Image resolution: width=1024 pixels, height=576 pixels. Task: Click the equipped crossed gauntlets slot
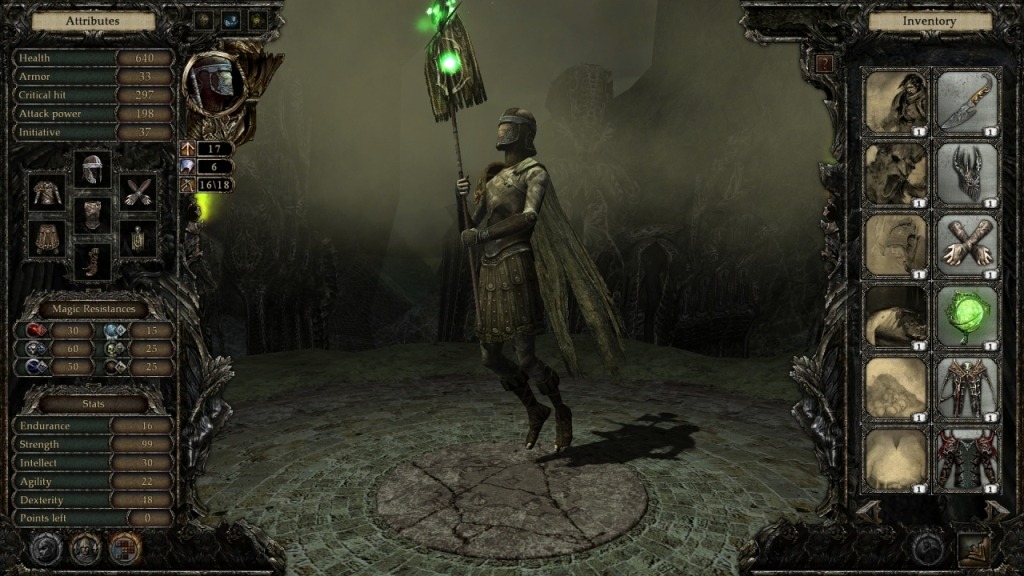point(137,192)
